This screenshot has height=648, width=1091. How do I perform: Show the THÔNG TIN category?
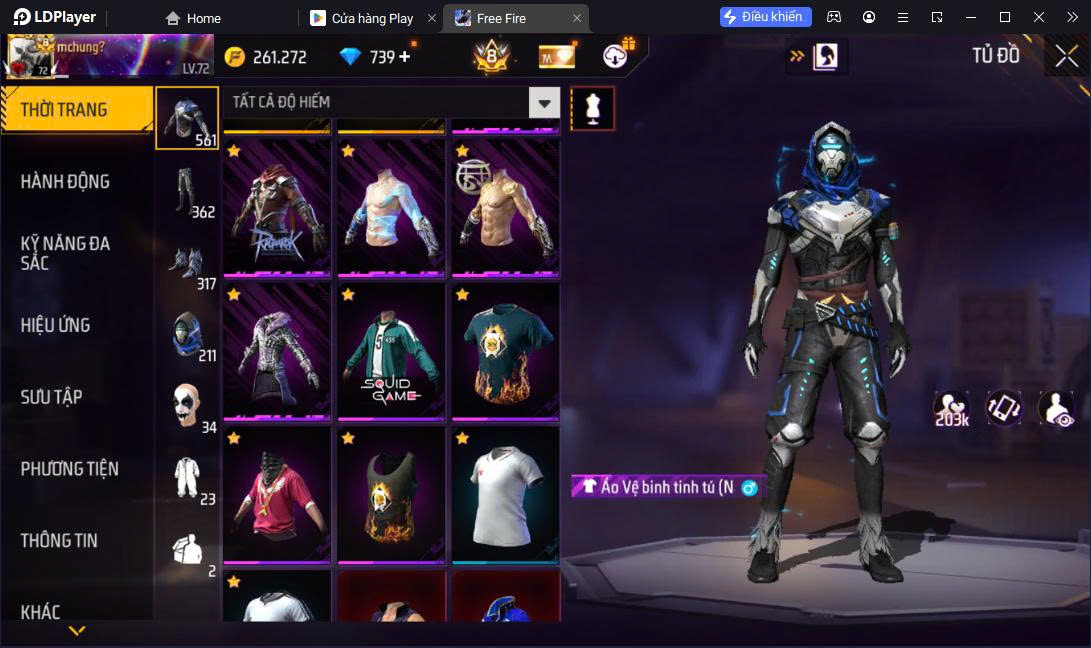[x=60, y=540]
